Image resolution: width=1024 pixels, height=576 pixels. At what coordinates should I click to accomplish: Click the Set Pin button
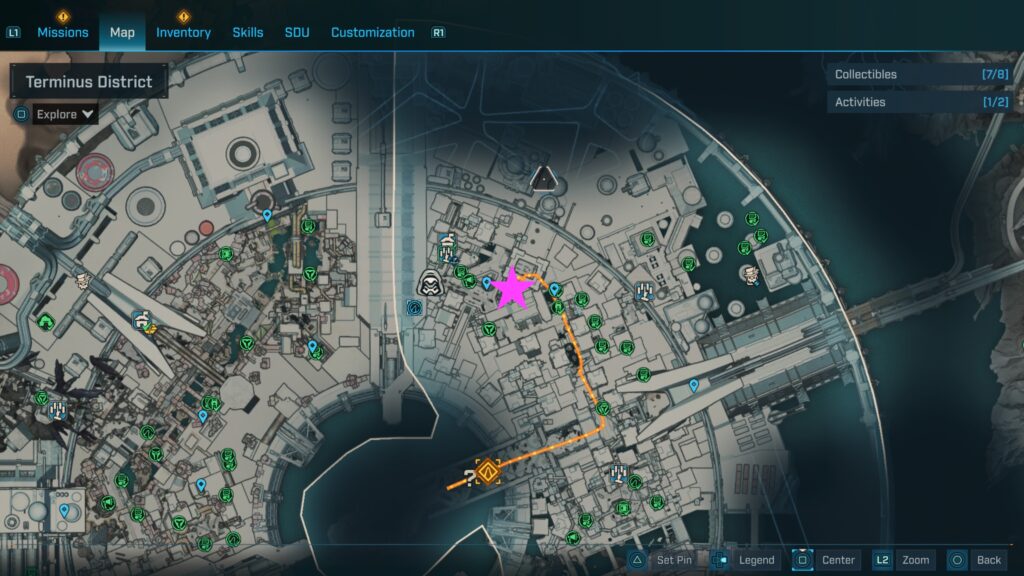(661, 560)
